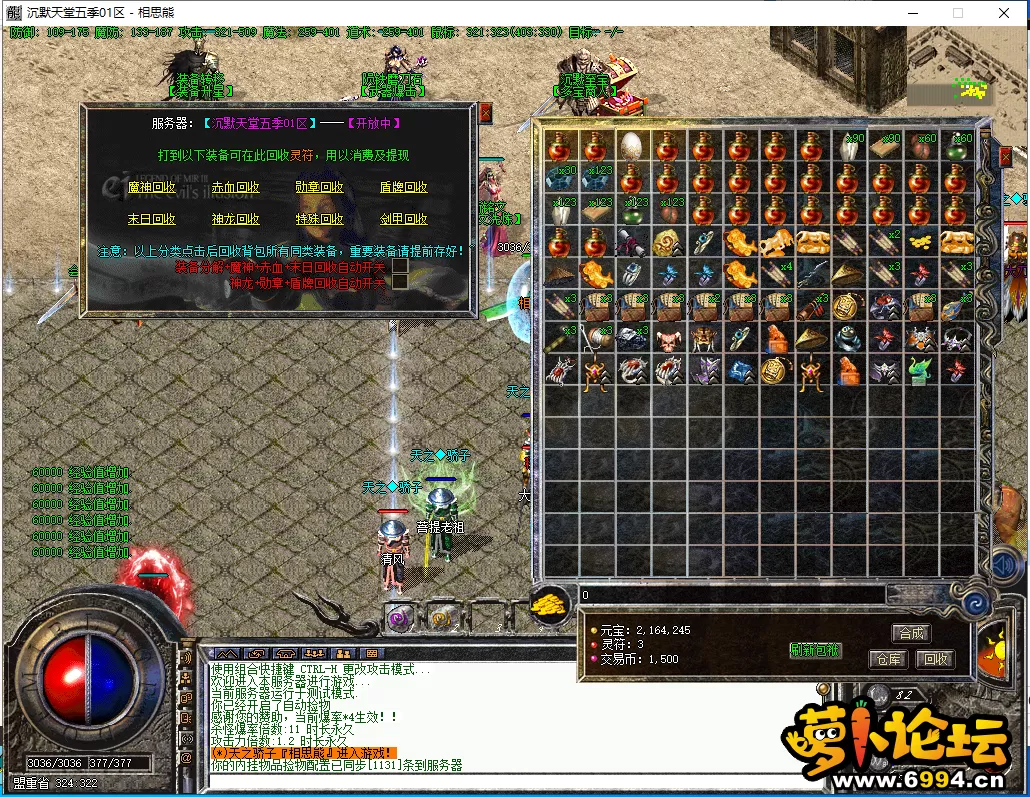Close the inventory bag window

1006,157
